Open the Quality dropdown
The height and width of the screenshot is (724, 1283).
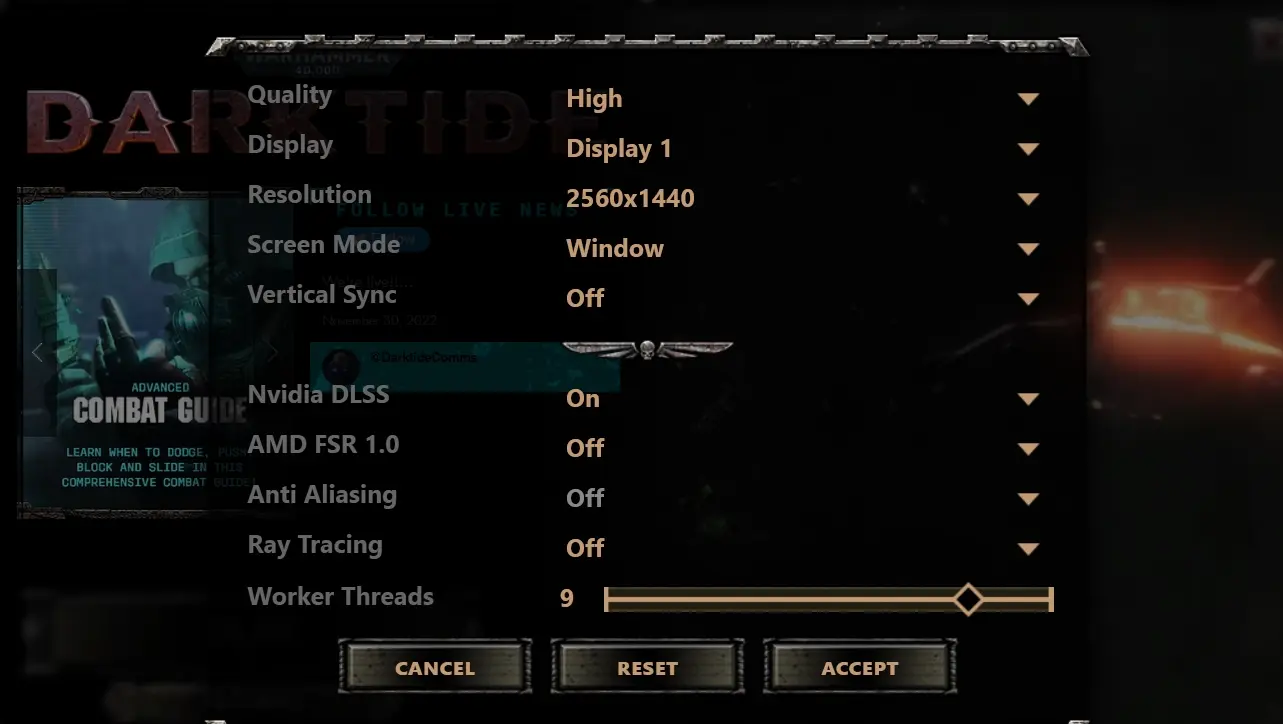(1029, 98)
